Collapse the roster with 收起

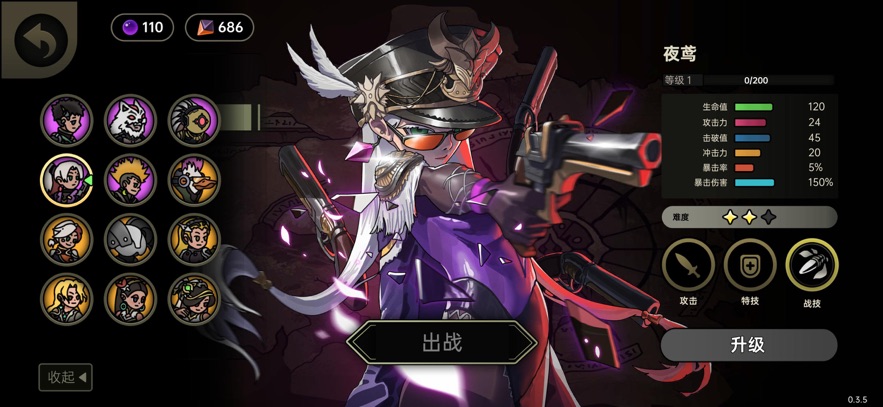(x=65, y=377)
